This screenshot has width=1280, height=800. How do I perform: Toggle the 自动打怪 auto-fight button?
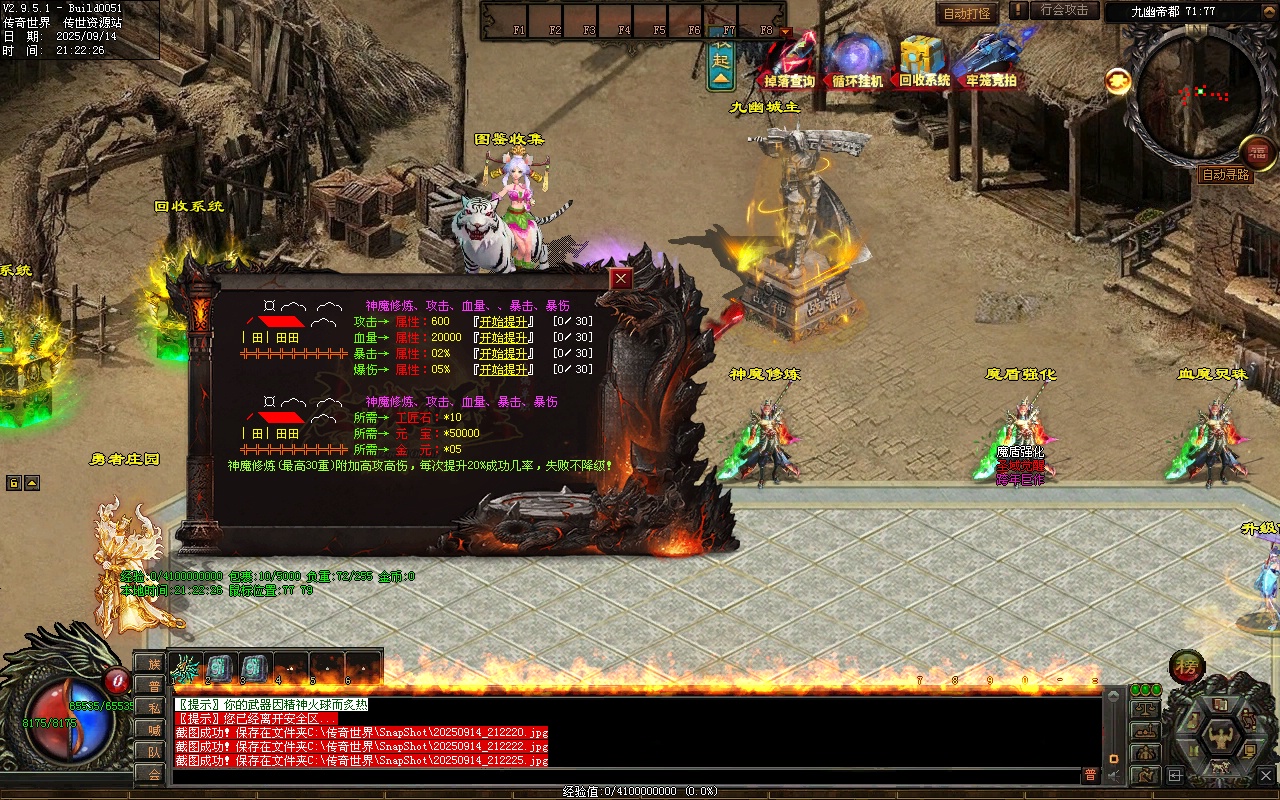pos(967,13)
